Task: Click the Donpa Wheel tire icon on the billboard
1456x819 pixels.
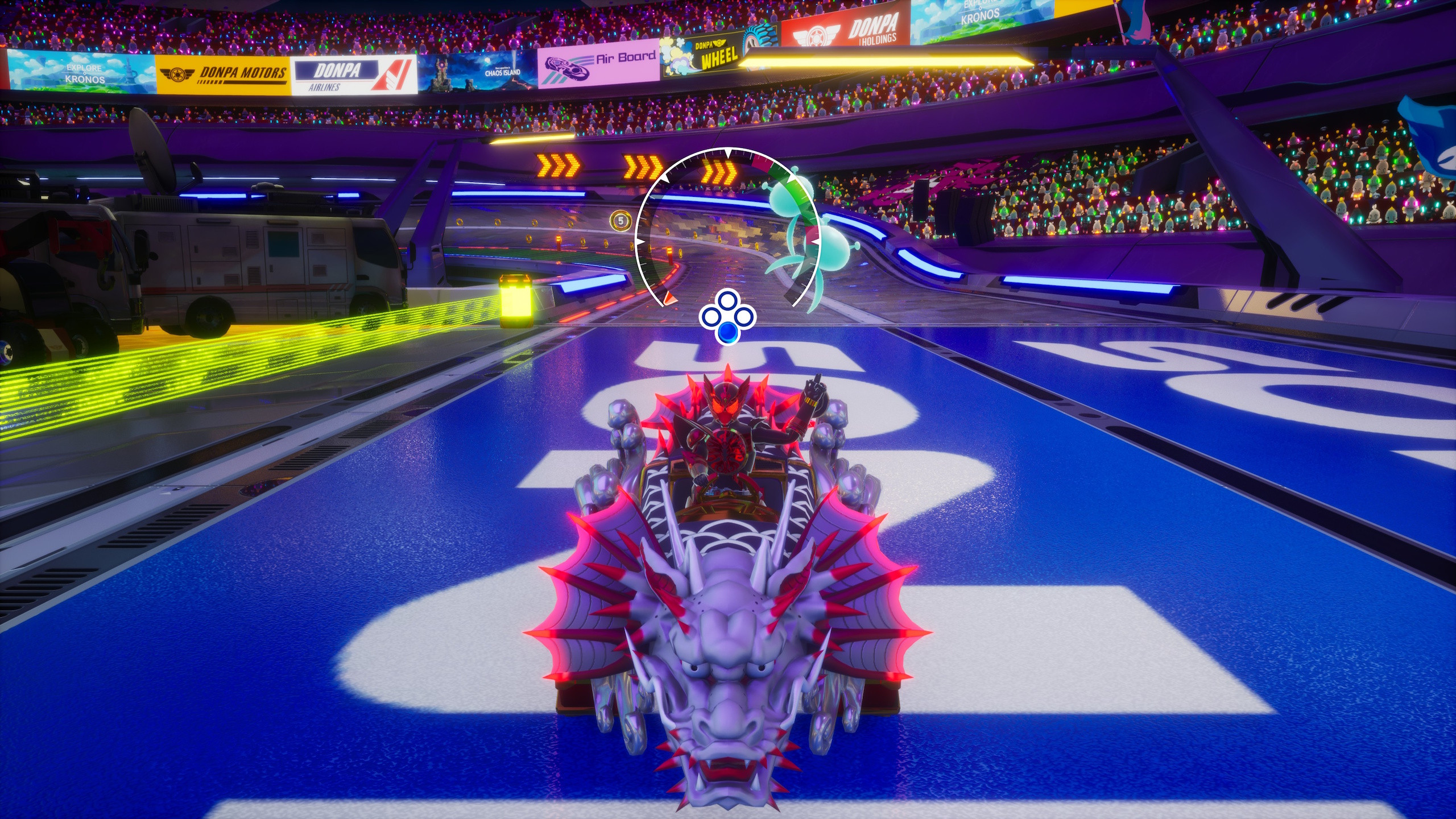Action: [759, 33]
